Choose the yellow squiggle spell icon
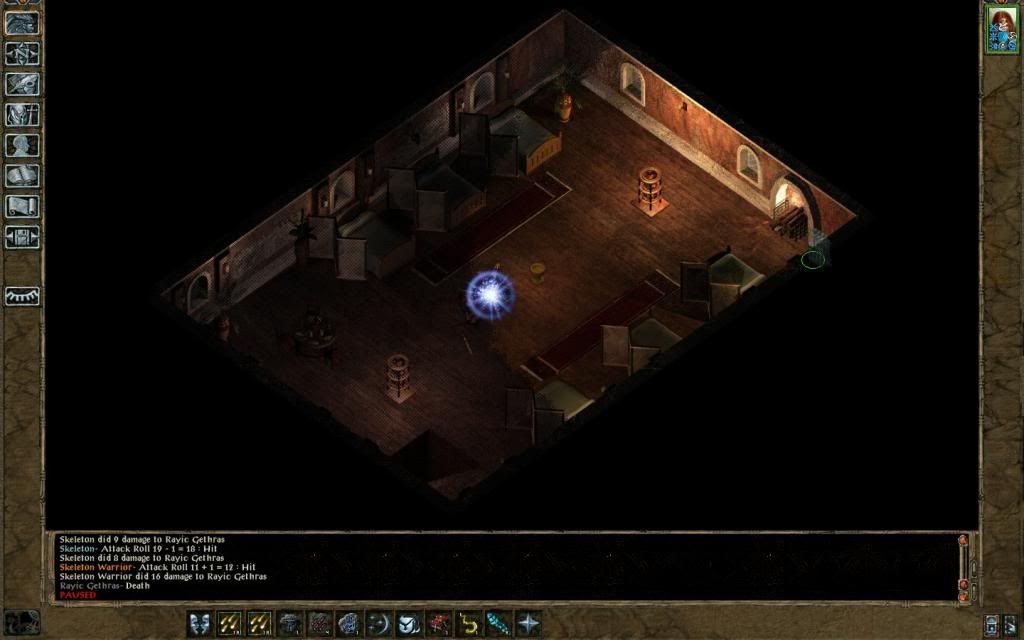This screenshot has height=640, width=1024. pos(468,623)
